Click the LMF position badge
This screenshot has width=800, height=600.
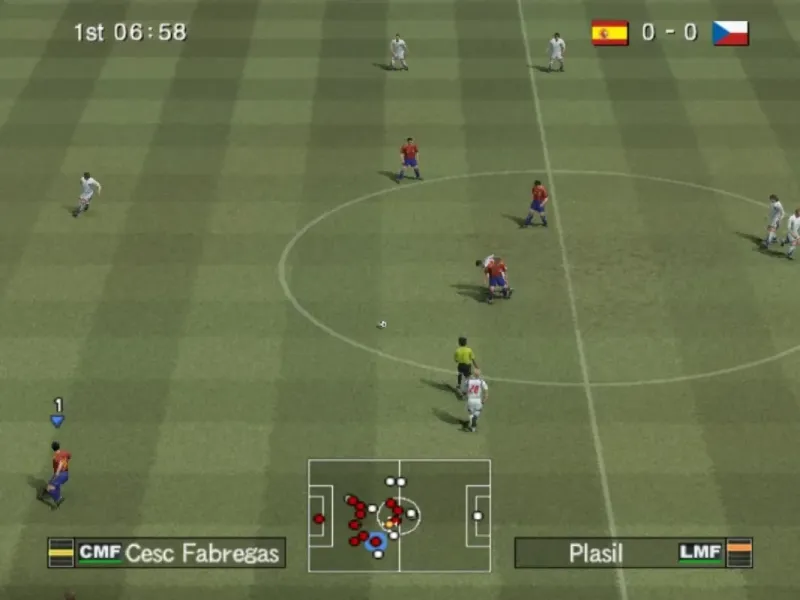[700, 552]
